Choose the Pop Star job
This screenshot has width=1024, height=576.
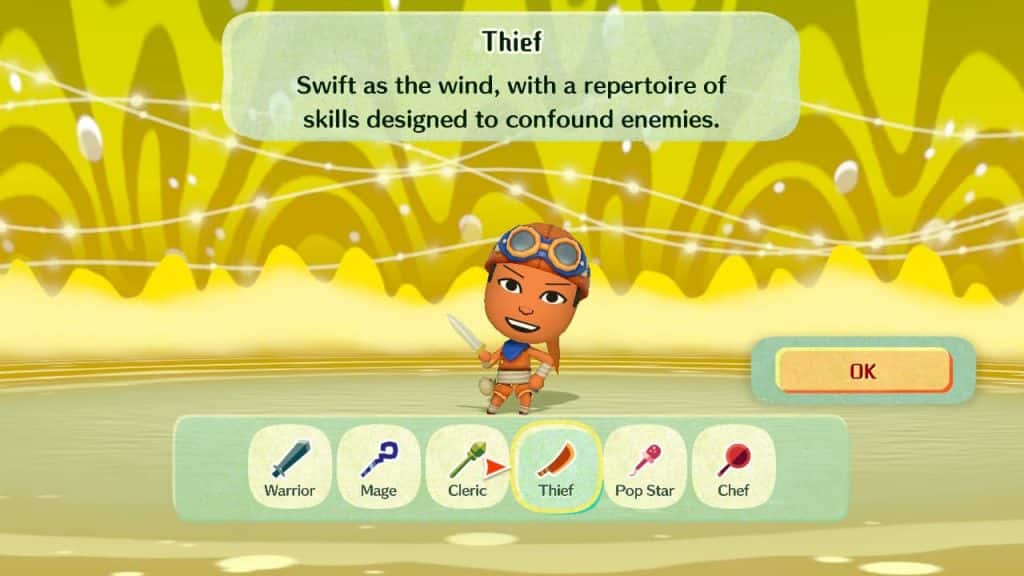pyautogui.click(x=645, y=467)
